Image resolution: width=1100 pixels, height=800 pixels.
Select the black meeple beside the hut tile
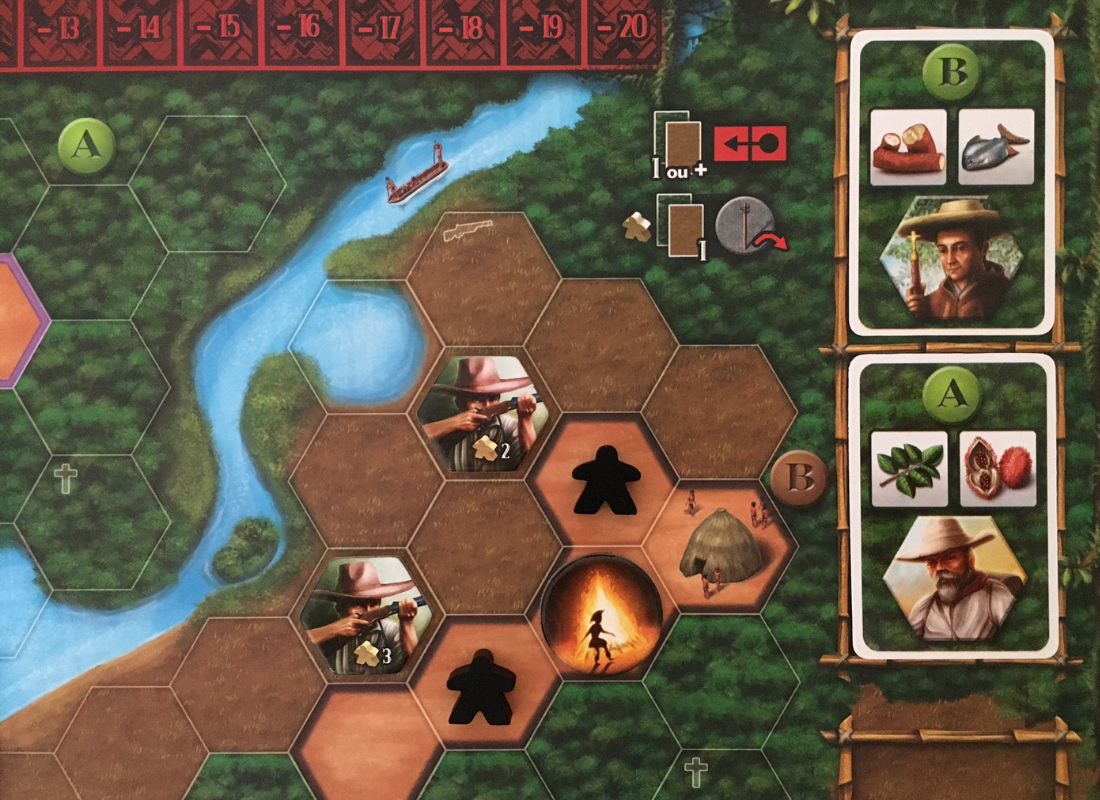601,480
